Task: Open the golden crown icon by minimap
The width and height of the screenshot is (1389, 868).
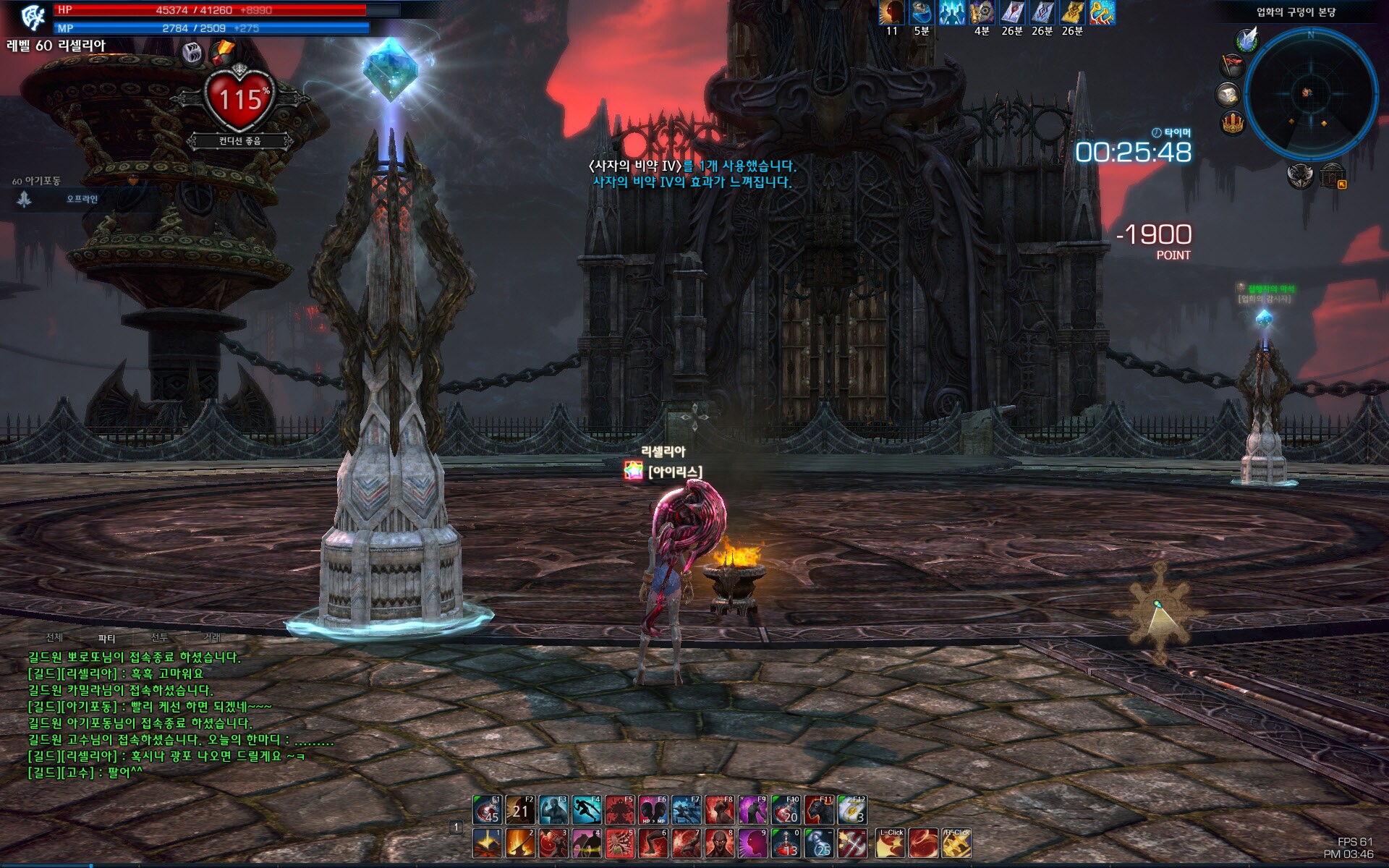Action: 1233,123
